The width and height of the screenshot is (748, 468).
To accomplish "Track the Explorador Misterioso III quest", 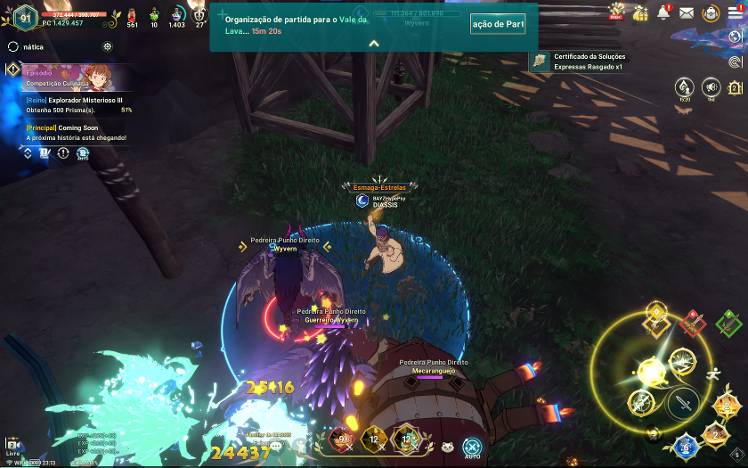I will [x=75, y=104].
